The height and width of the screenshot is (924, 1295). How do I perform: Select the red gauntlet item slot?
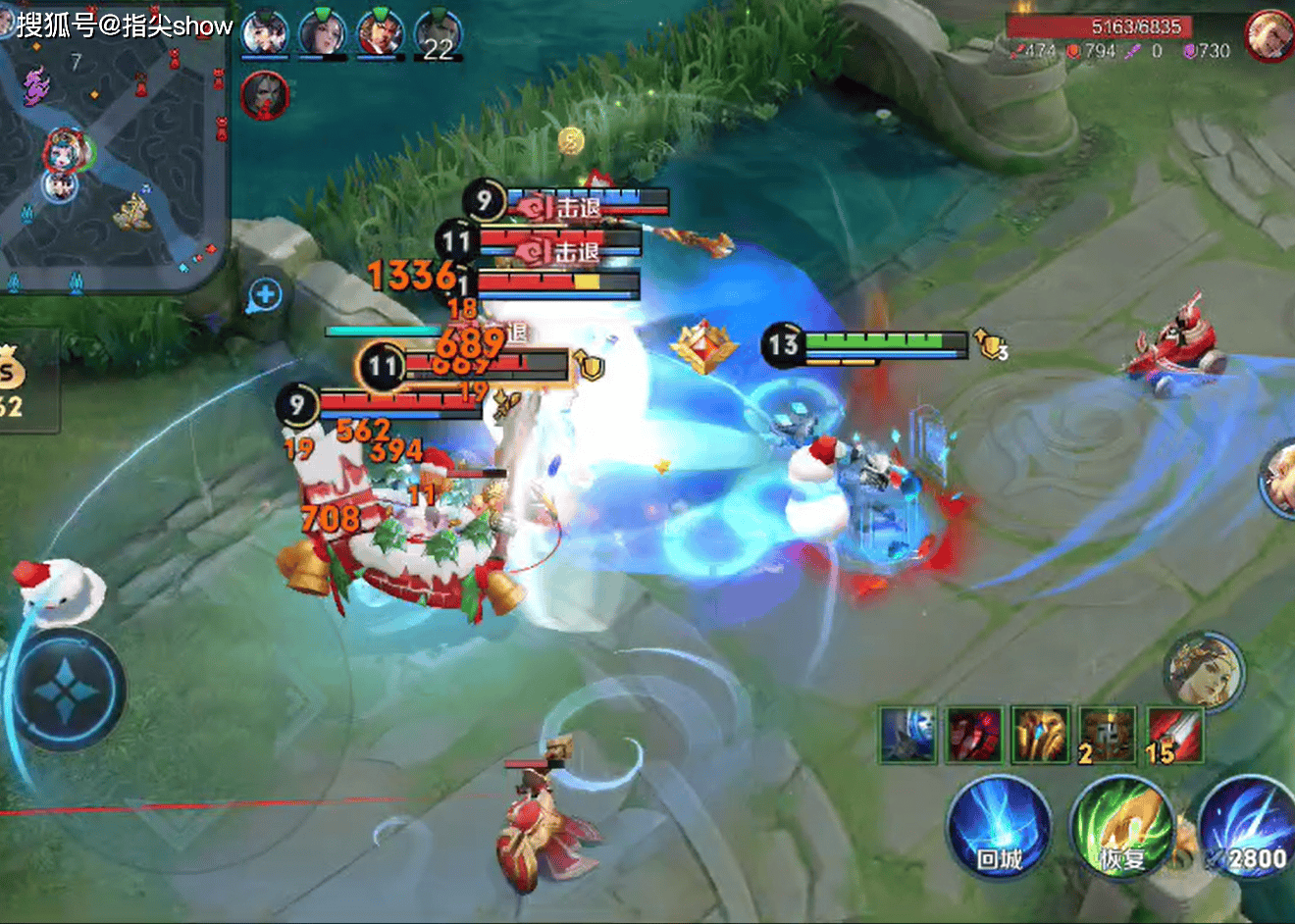973,735
